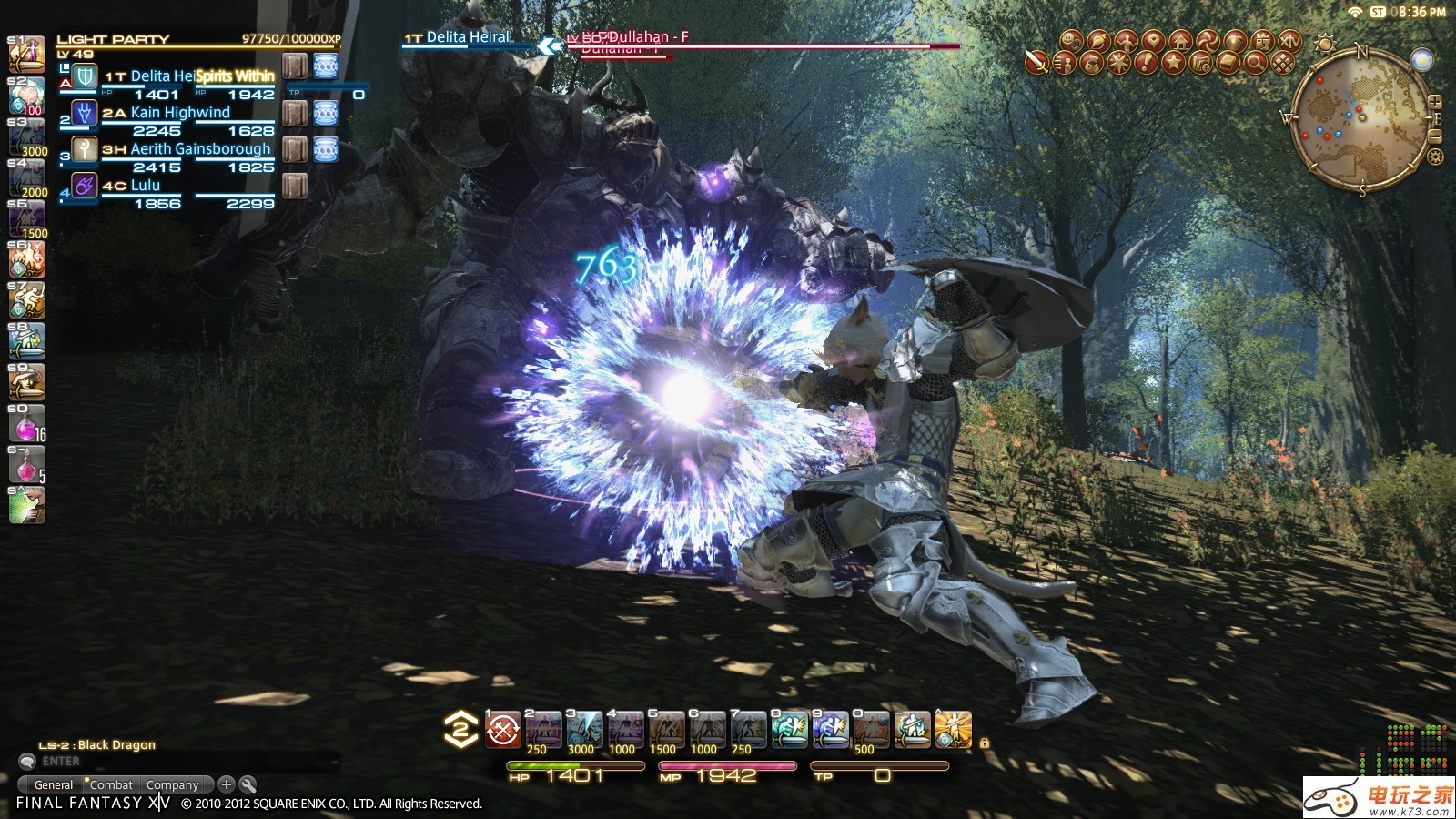Click the exclamation mark menu icon
This screenshot has height=819, width=1456.
(x=1146, y=63)
